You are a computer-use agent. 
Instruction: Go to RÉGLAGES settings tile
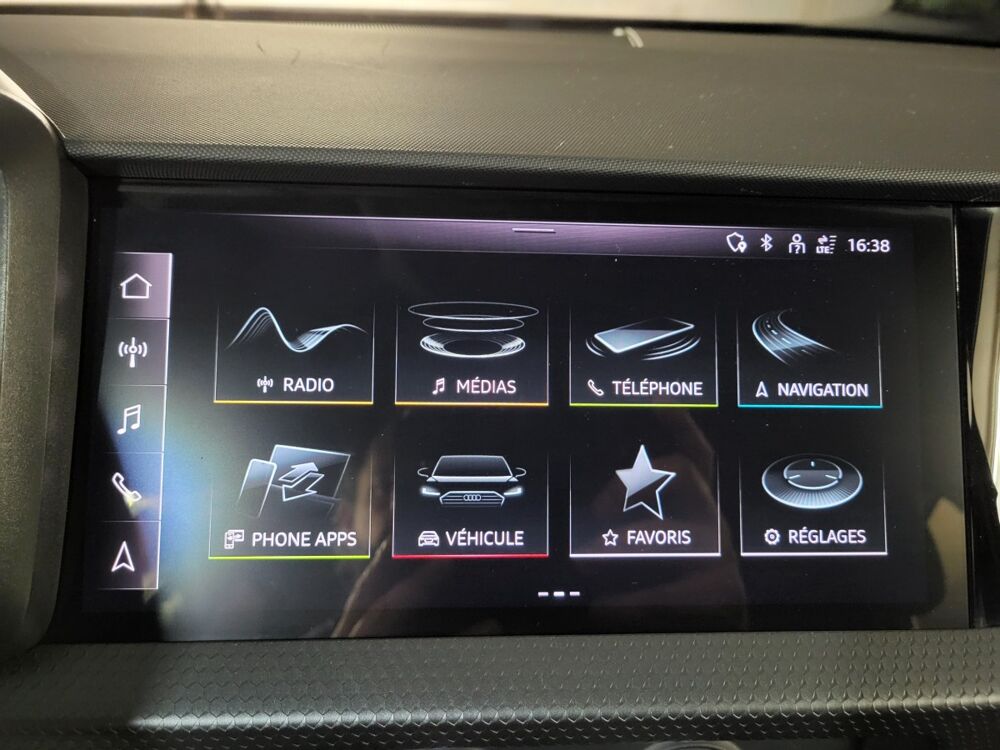tap(813, 502)
